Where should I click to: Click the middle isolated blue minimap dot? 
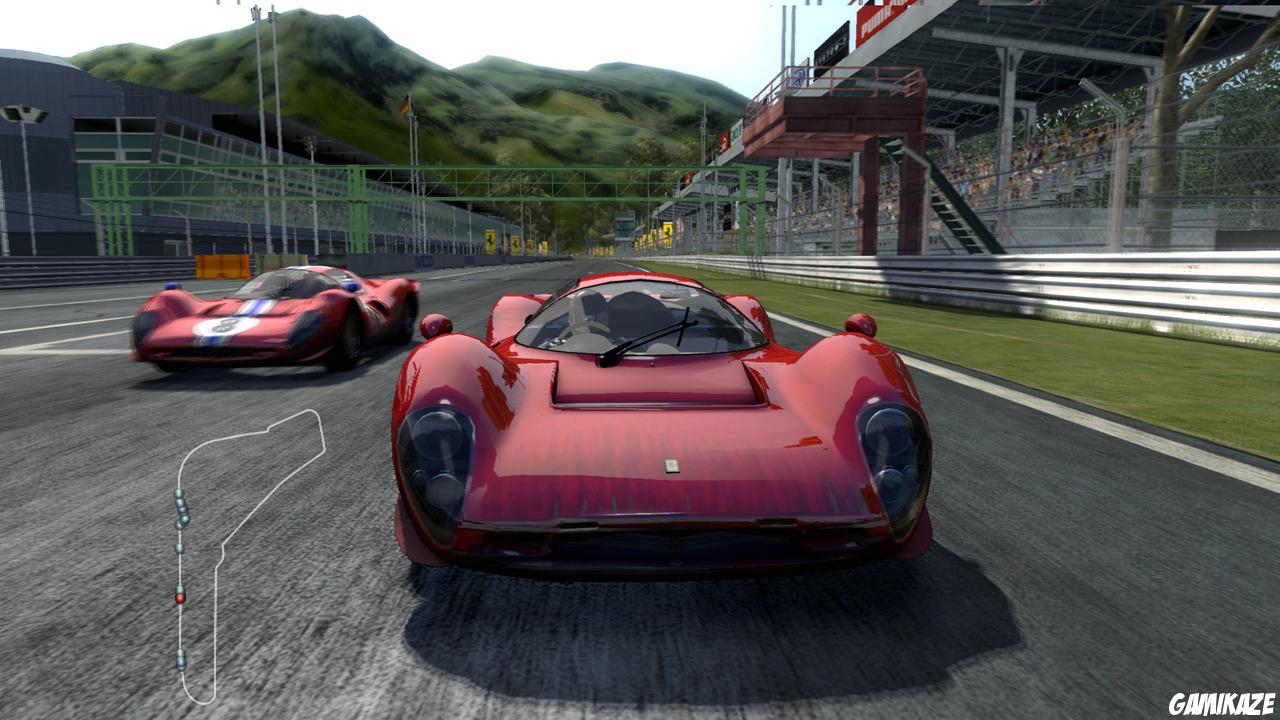point(179,547)
